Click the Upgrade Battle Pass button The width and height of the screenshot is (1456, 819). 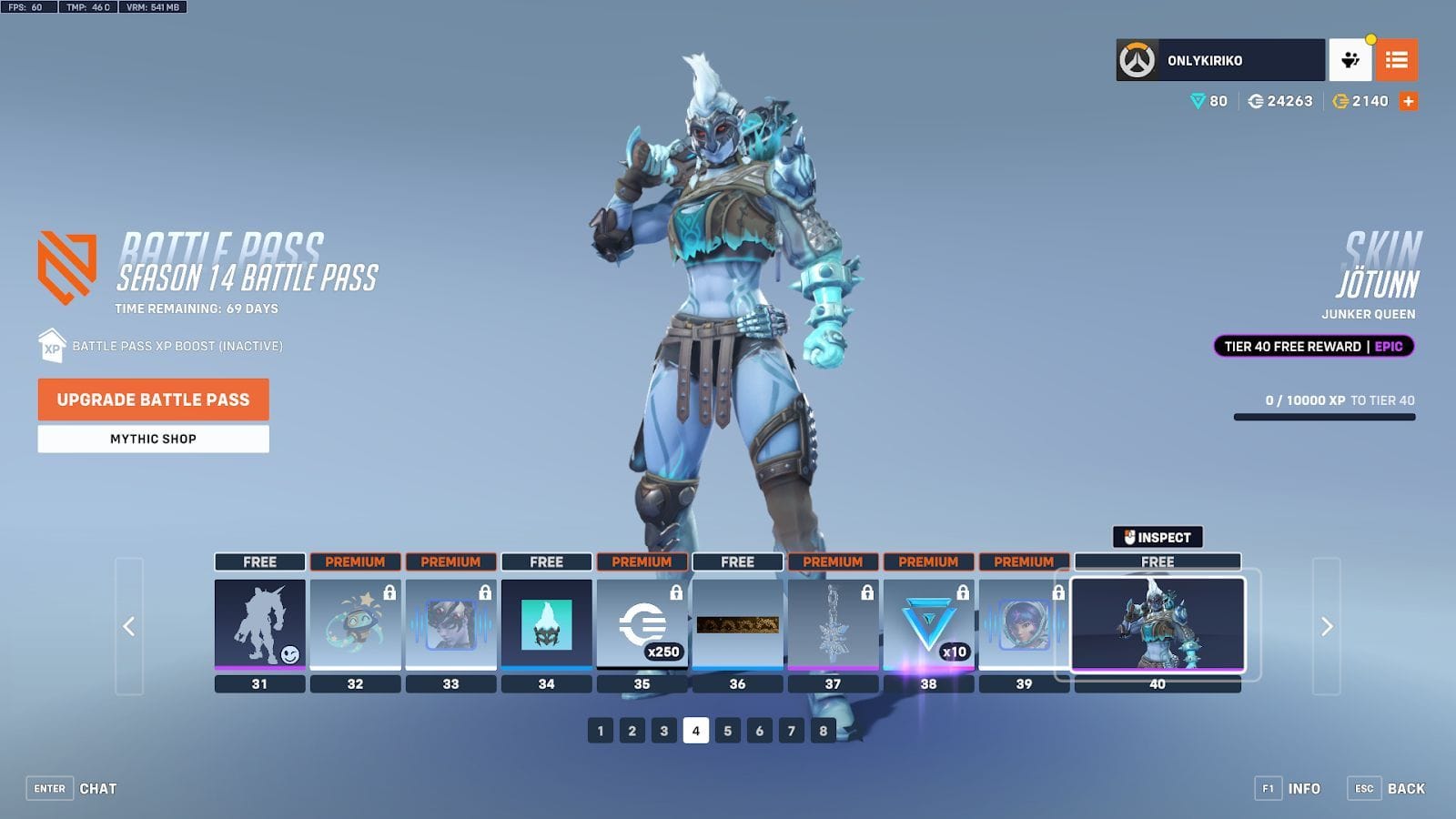click(x=152, y=399)
